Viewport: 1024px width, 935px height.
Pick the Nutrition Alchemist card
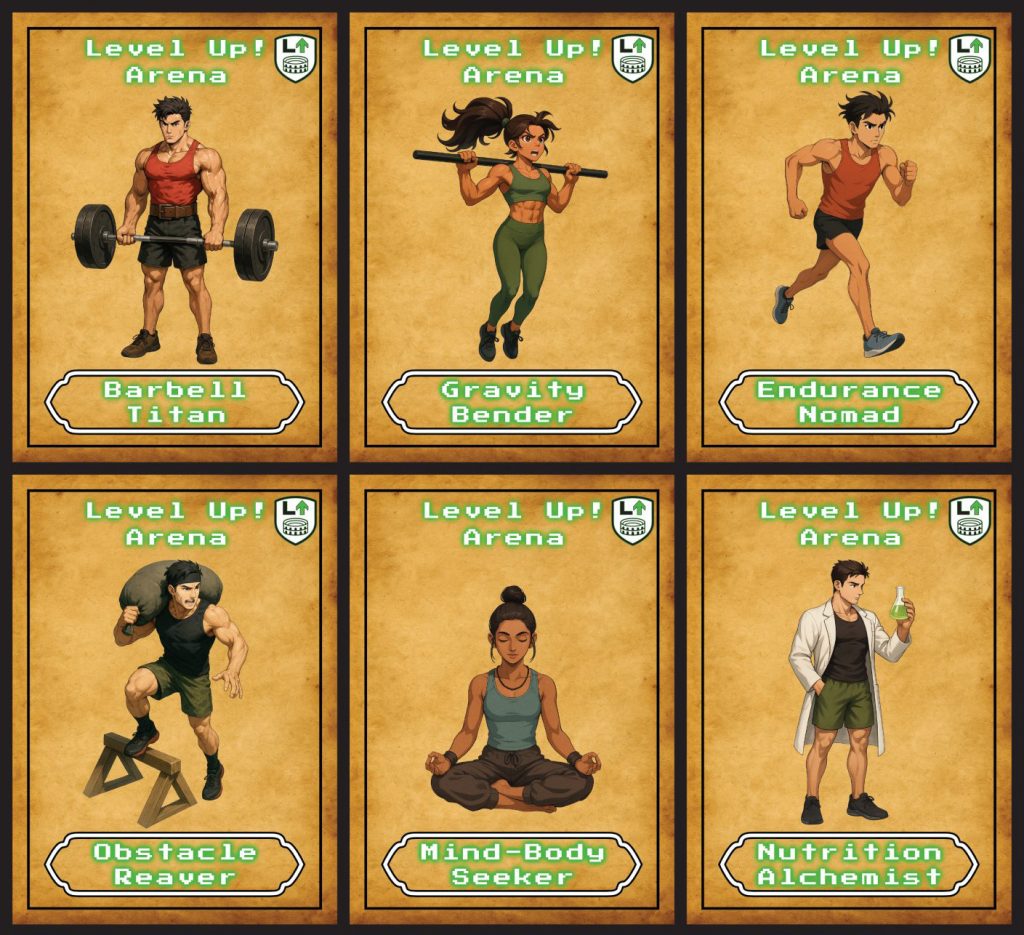[848, 699]
